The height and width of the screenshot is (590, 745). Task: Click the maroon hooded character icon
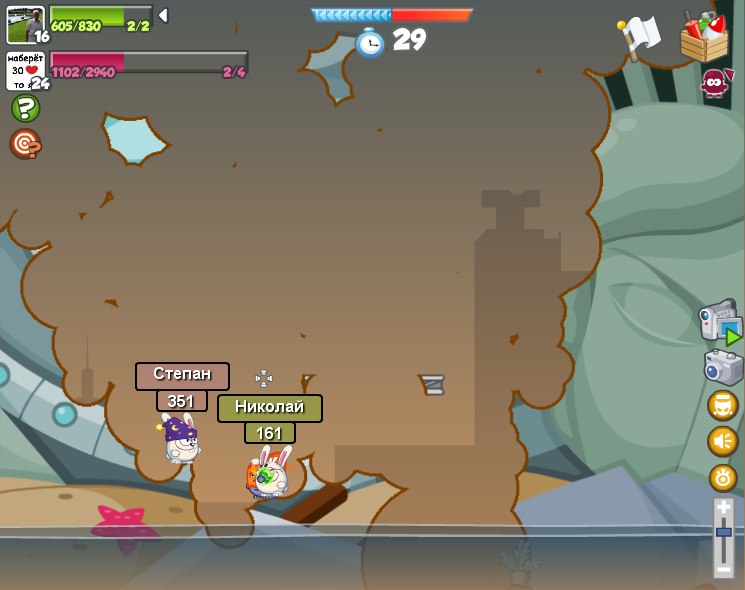714,84
